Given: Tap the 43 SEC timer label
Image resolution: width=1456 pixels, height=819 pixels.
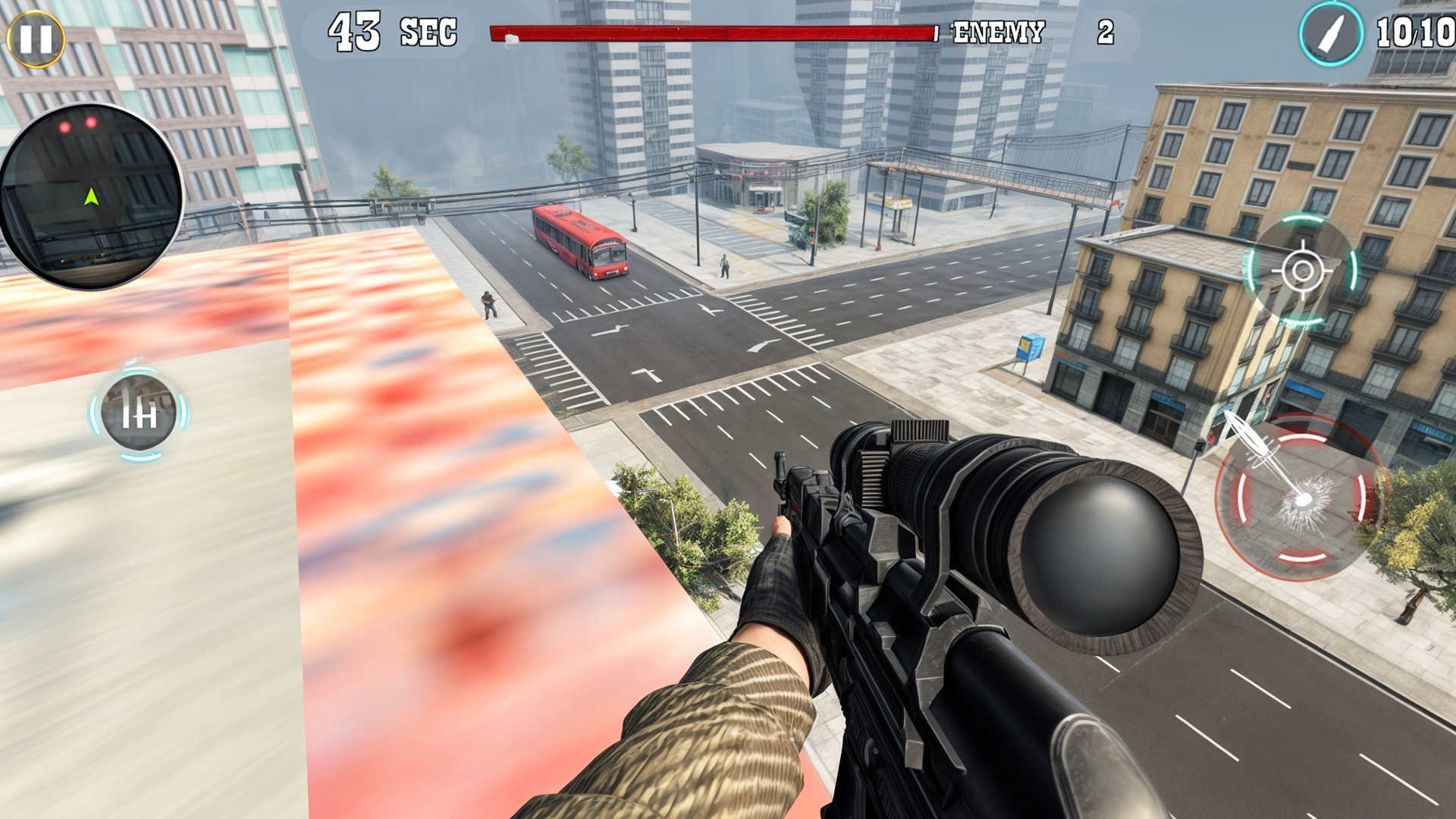Looking at the screenshot, I should tap(391, 30).
